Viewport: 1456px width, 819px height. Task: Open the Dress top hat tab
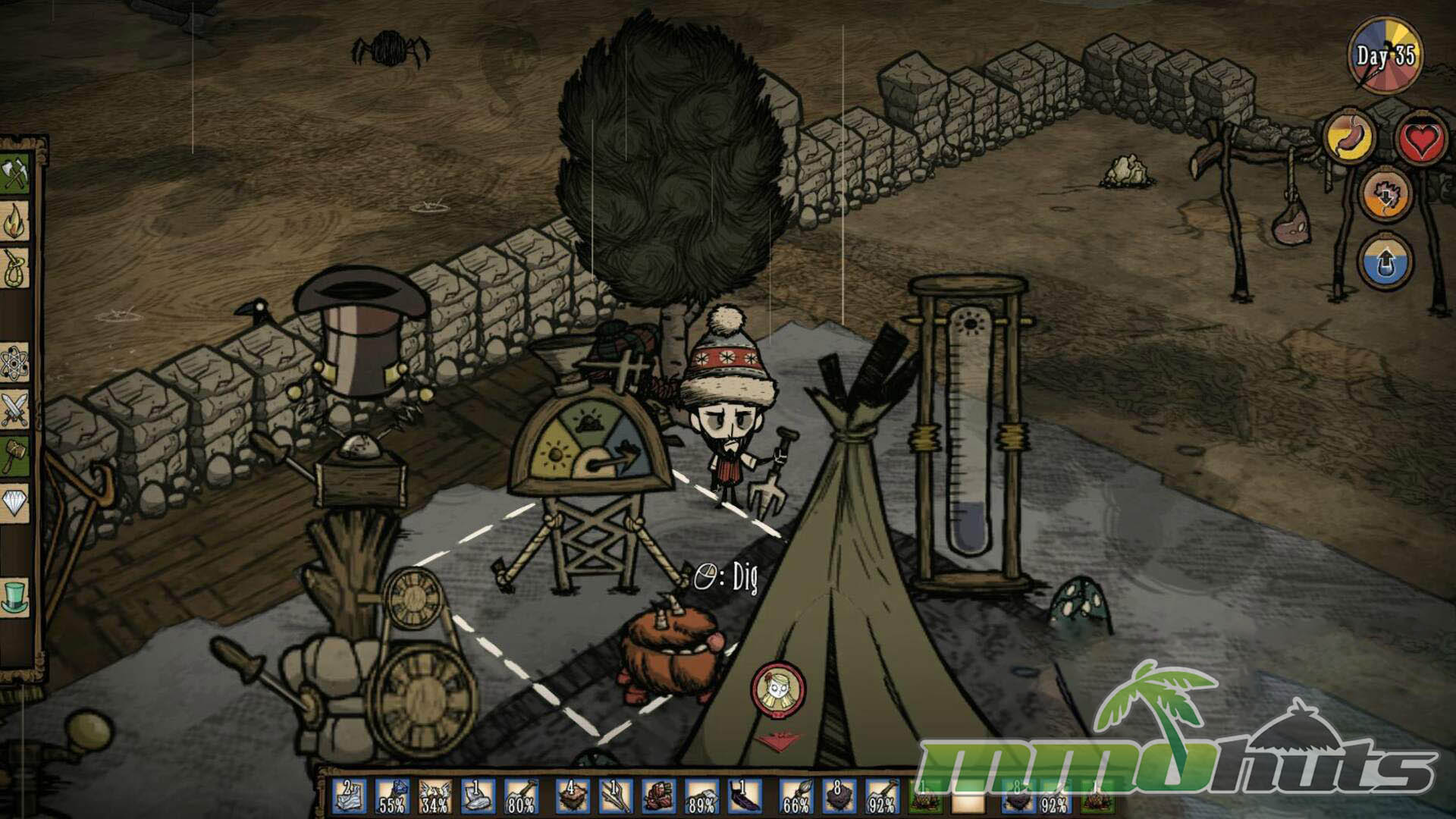point(14,595)
